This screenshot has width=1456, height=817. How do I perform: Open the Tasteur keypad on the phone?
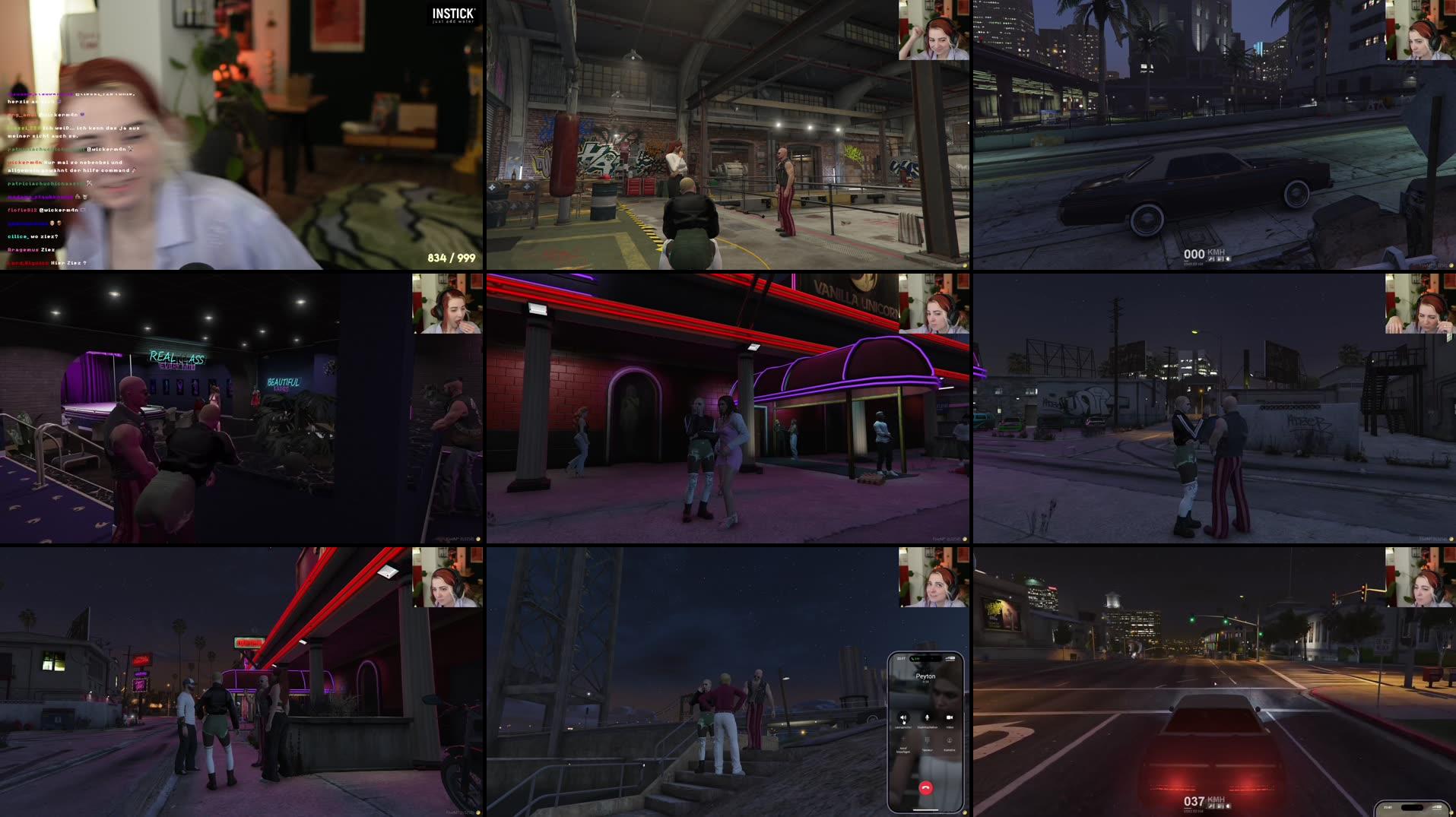[x=928, y=740]
